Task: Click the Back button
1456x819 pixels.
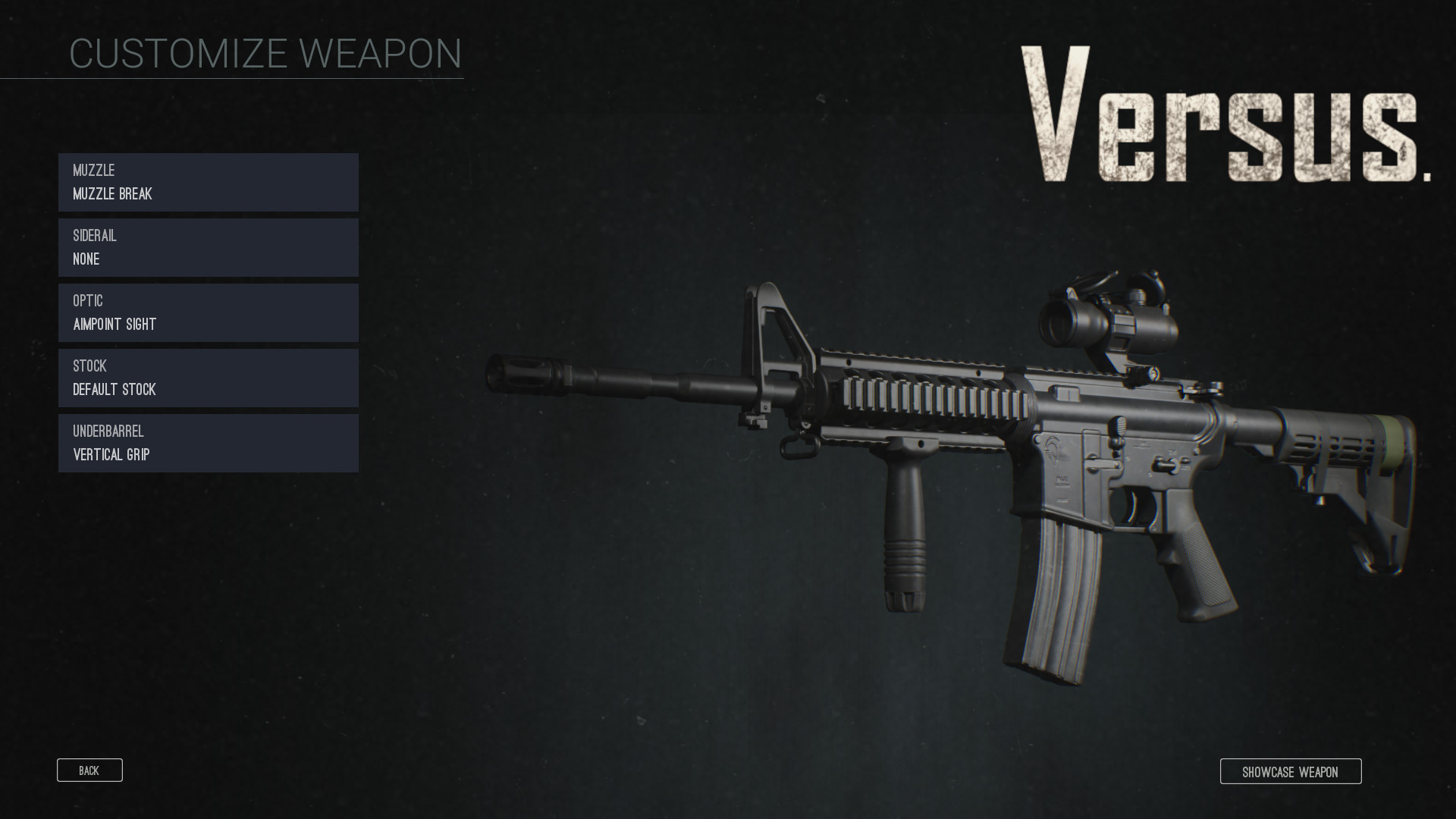Action: point(89,770)
